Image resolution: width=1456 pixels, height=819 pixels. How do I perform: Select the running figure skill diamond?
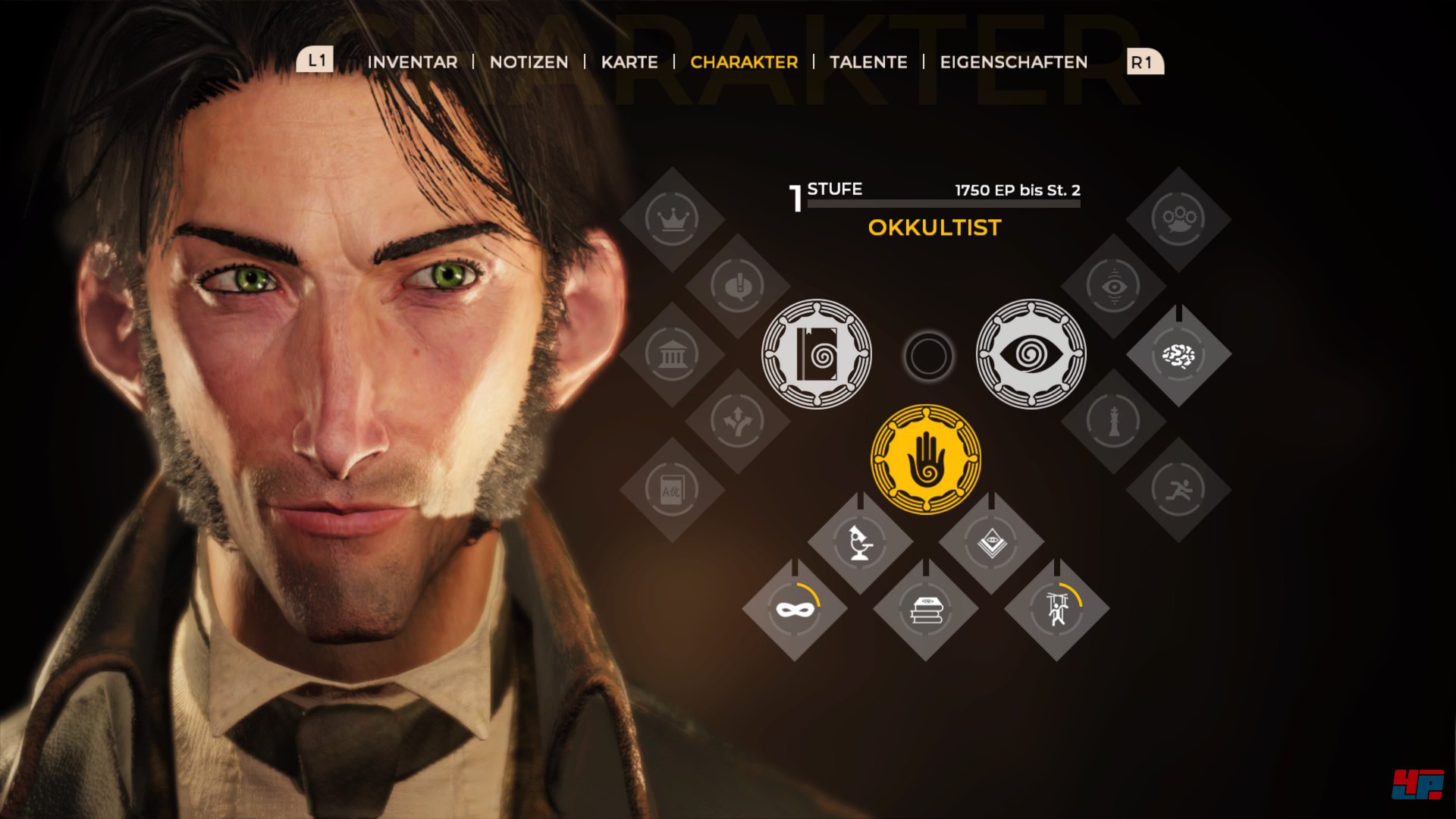1178,490
